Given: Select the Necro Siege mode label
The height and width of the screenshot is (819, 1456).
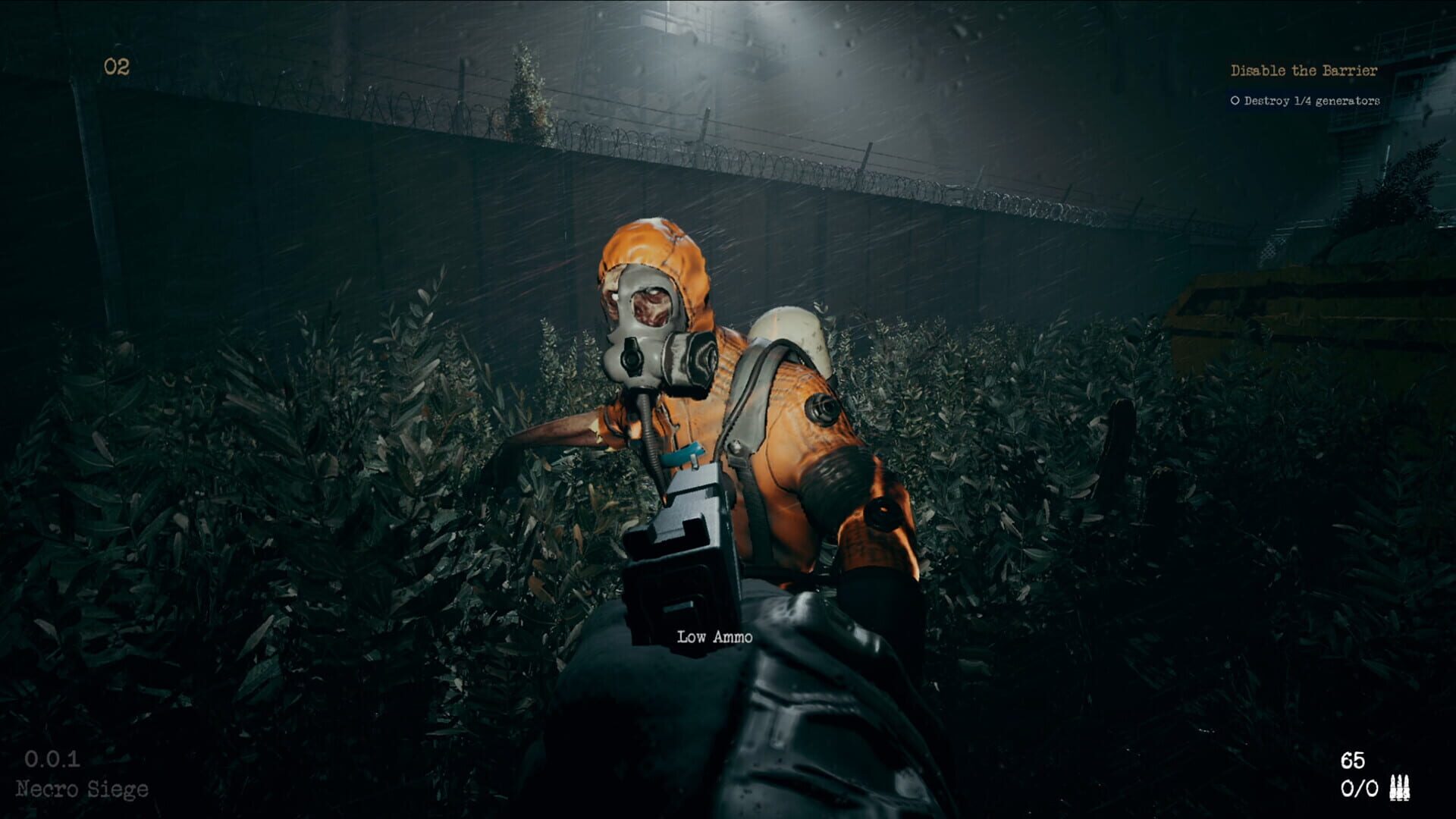Looking at the screenshot, I should pyautogui.click(x=83, y=789).
